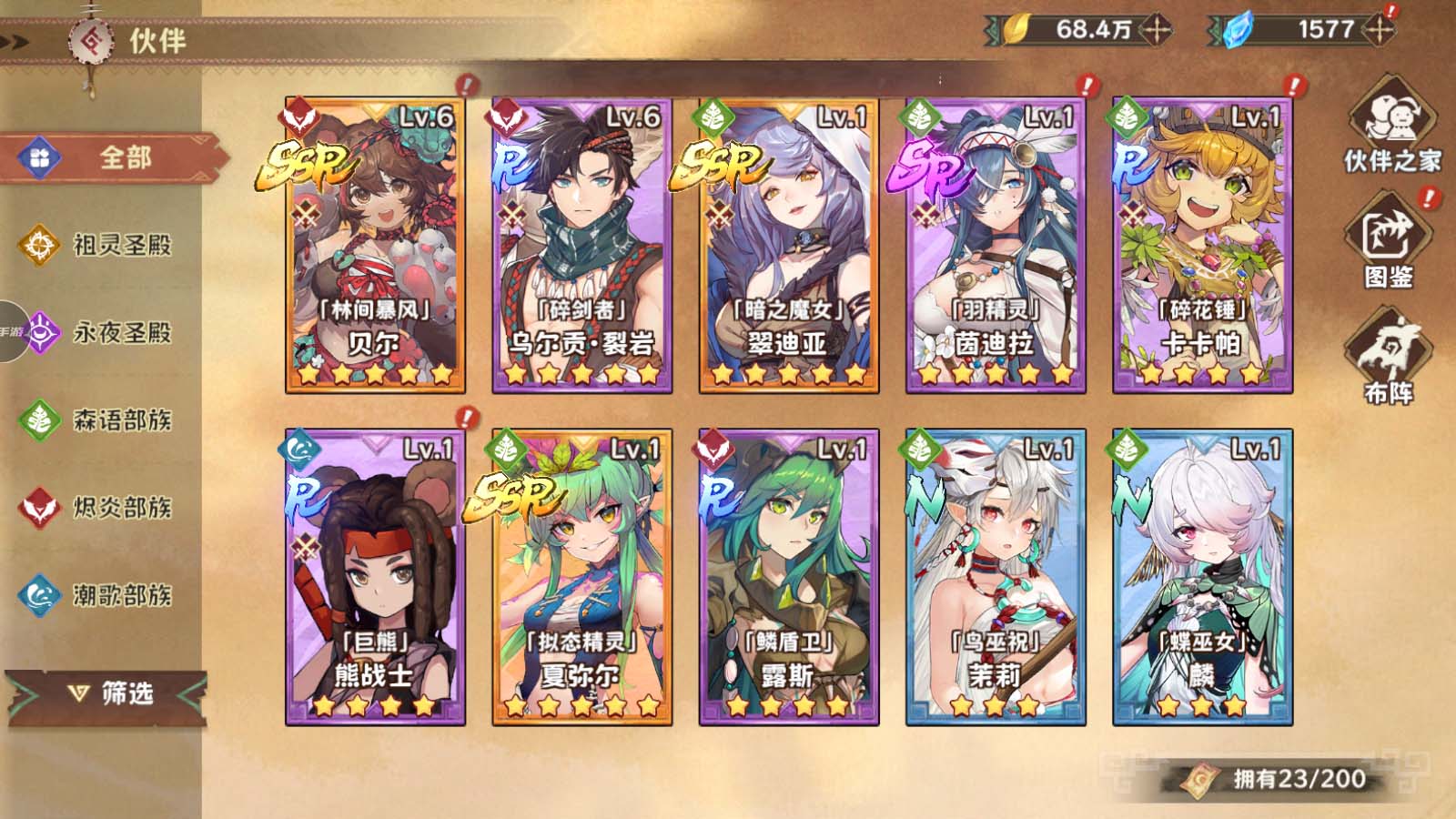Switch to 潮歌部族 companions
This screenshot has height=819, width=1456.
coord(100,595)
